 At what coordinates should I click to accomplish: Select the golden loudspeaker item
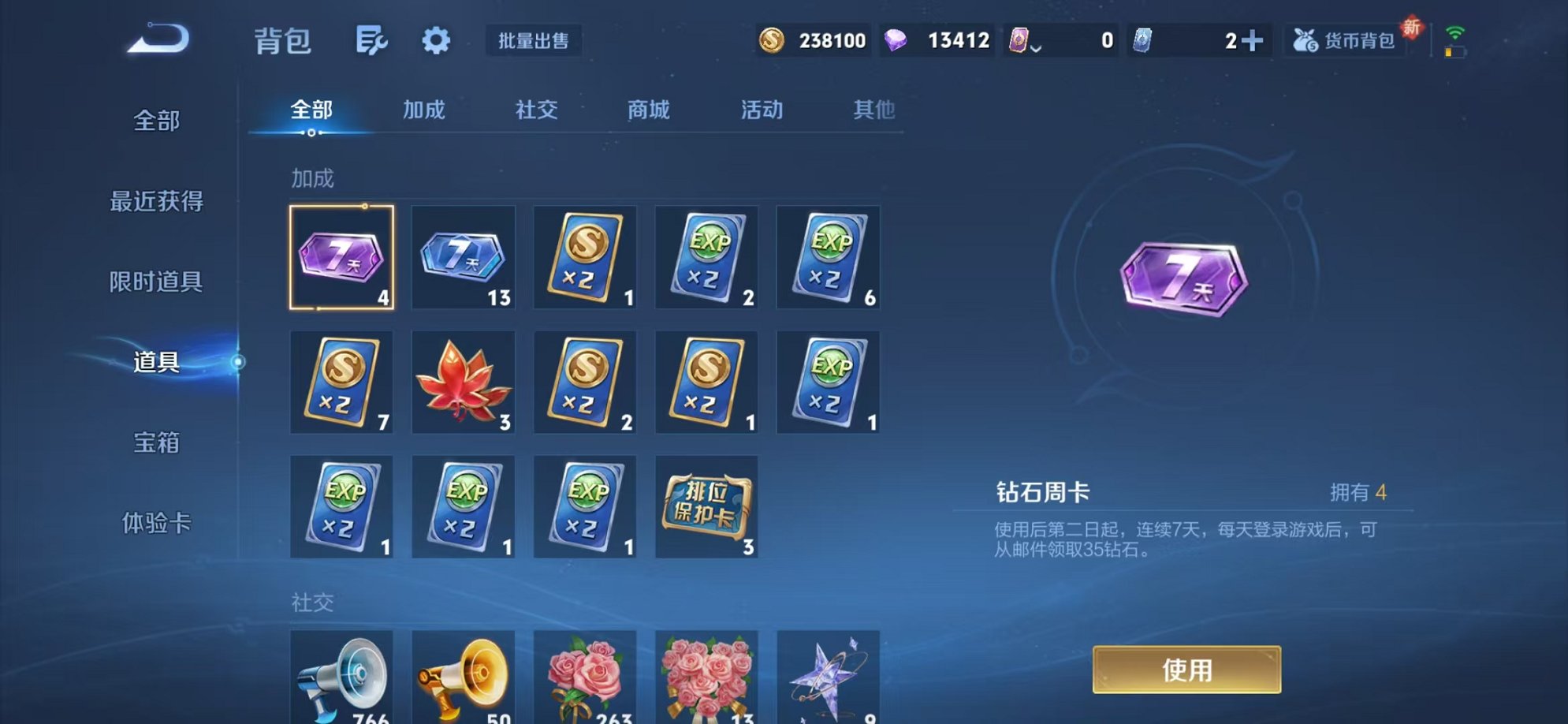[x=463, y=680]
